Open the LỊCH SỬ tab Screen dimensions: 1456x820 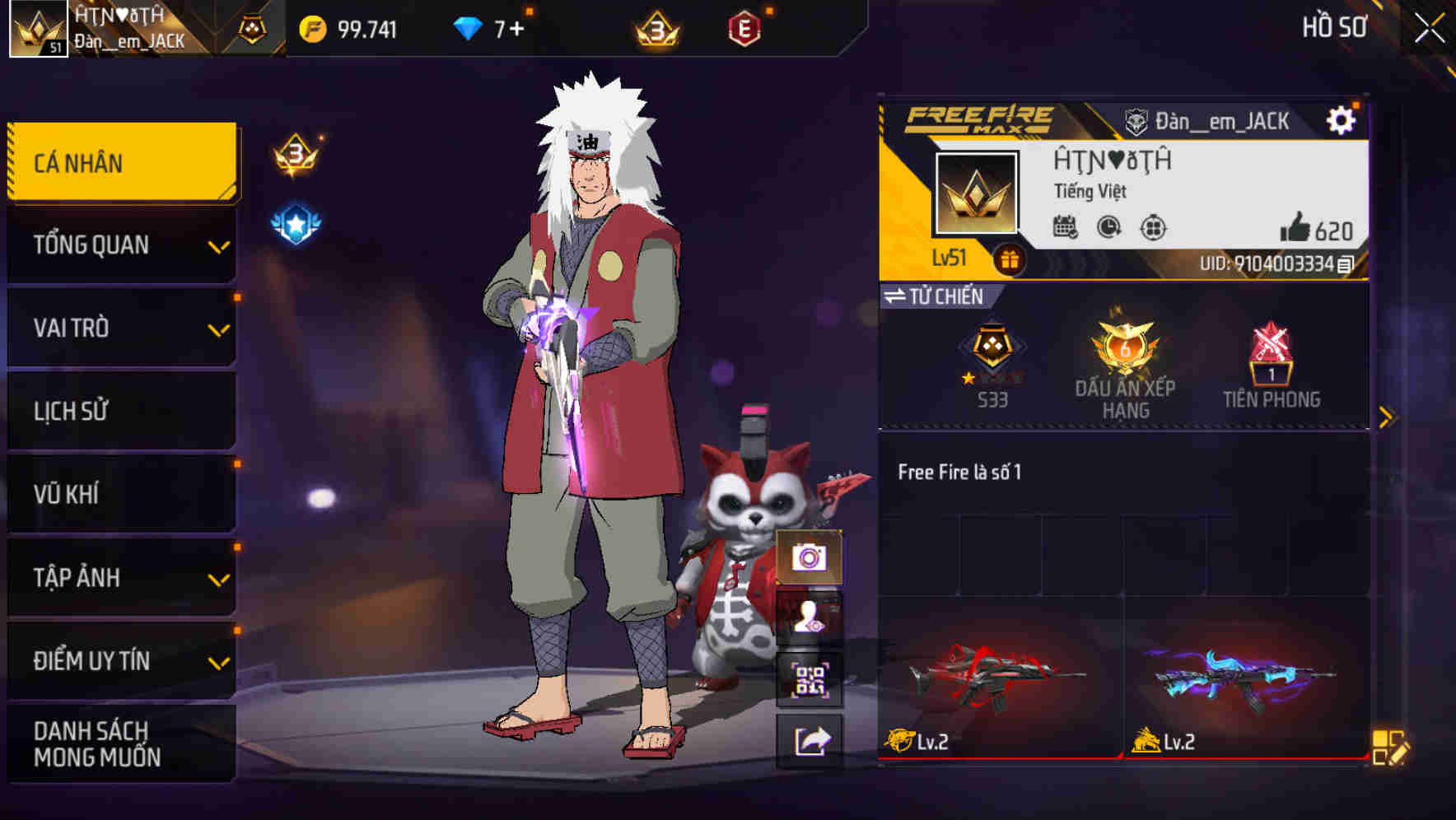click(x=120, y=411)
